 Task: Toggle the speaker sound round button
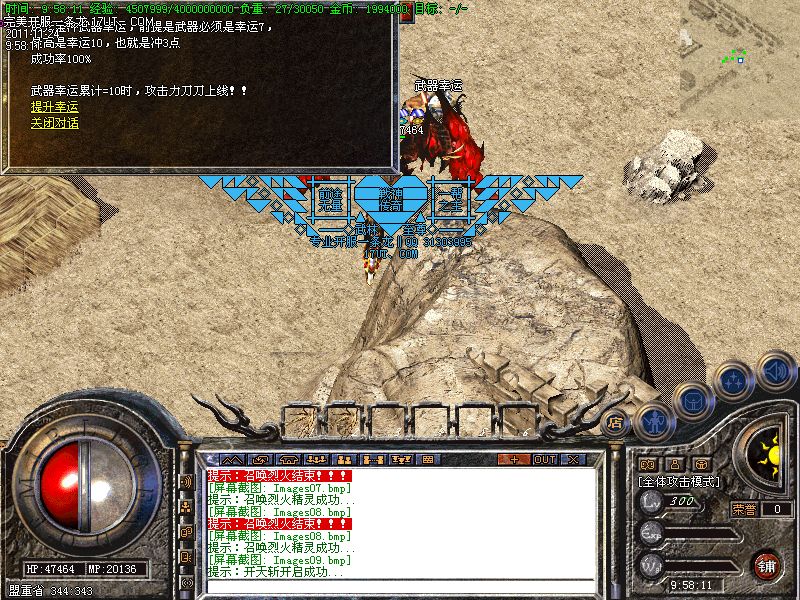coord(776,368)
